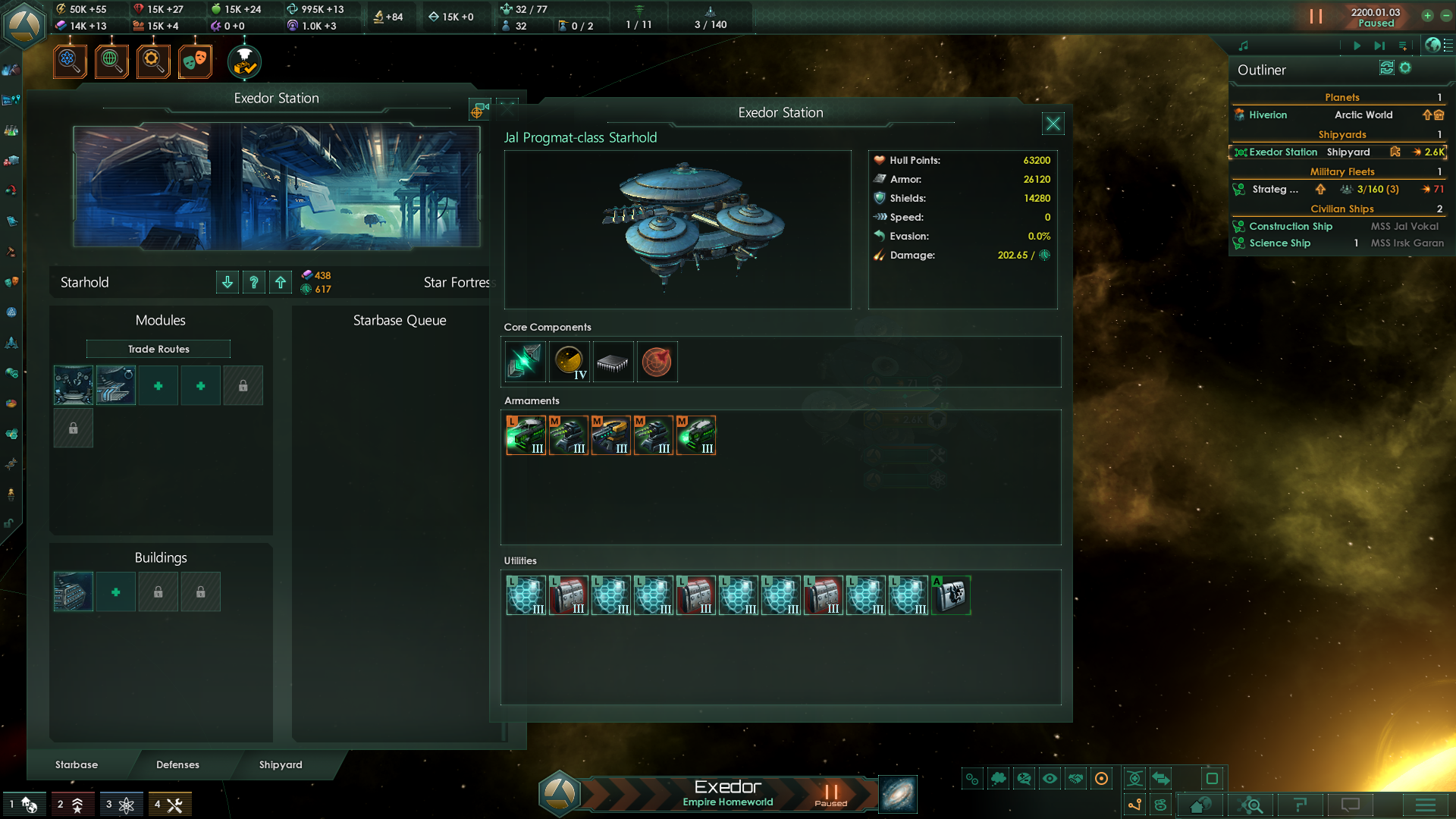The height and width of the screenshot is (819, 1456).
Task: Open the physics research notification alert
Action: [x=70, y=61]
